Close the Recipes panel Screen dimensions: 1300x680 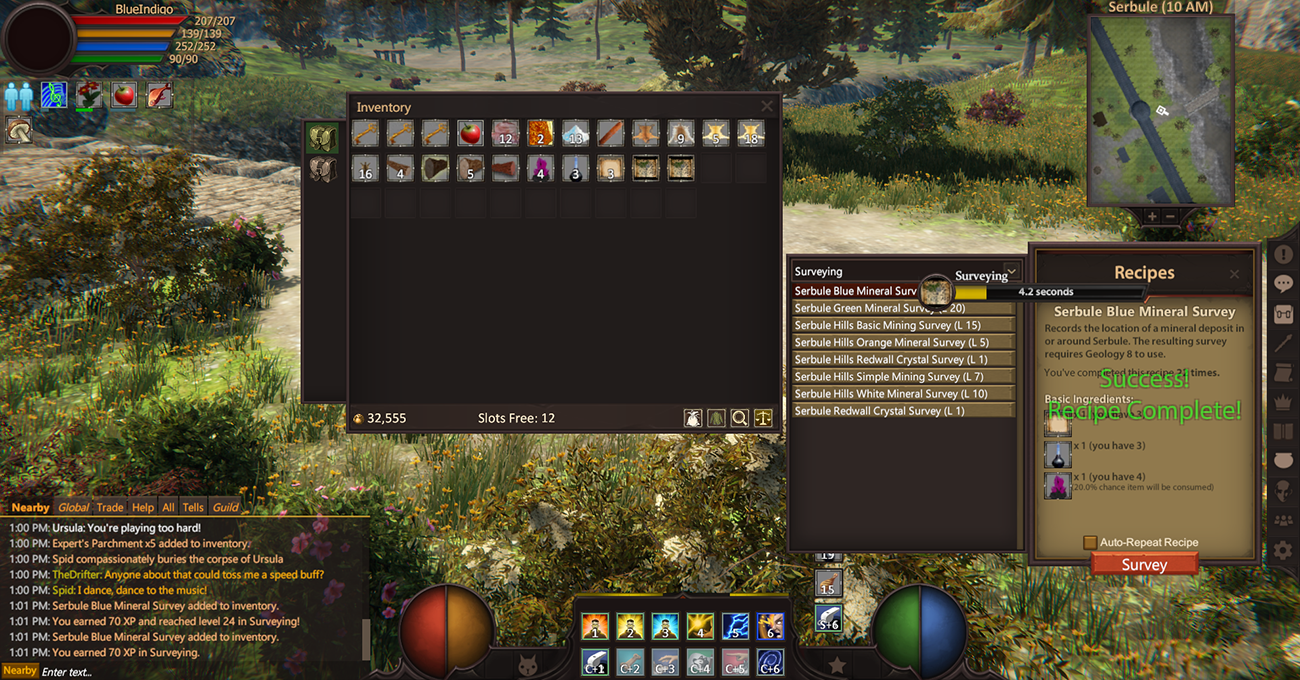(1234, 274)
